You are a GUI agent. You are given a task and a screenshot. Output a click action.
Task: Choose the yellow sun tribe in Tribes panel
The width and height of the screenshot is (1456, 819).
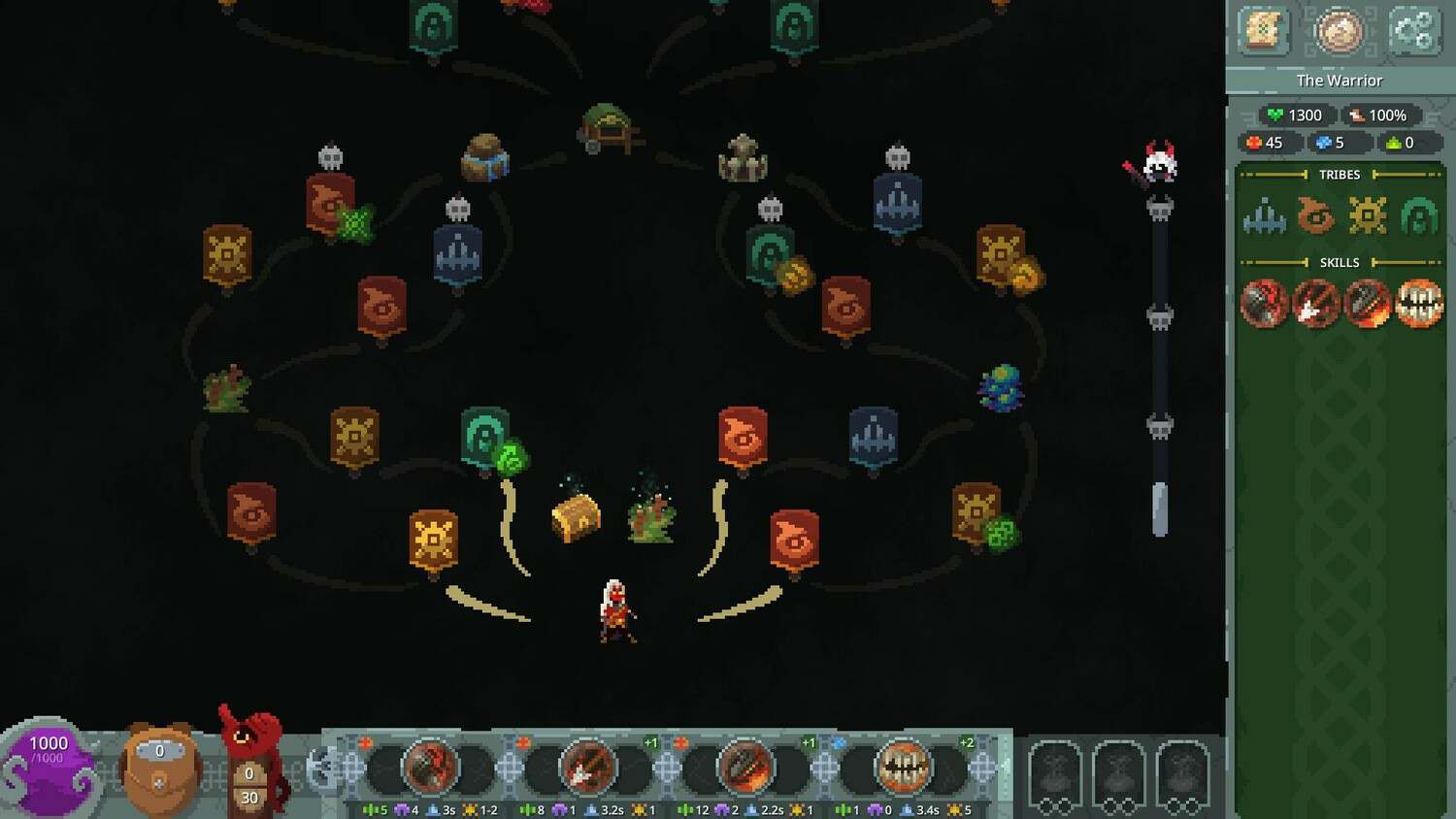[x=1367, y=215]
